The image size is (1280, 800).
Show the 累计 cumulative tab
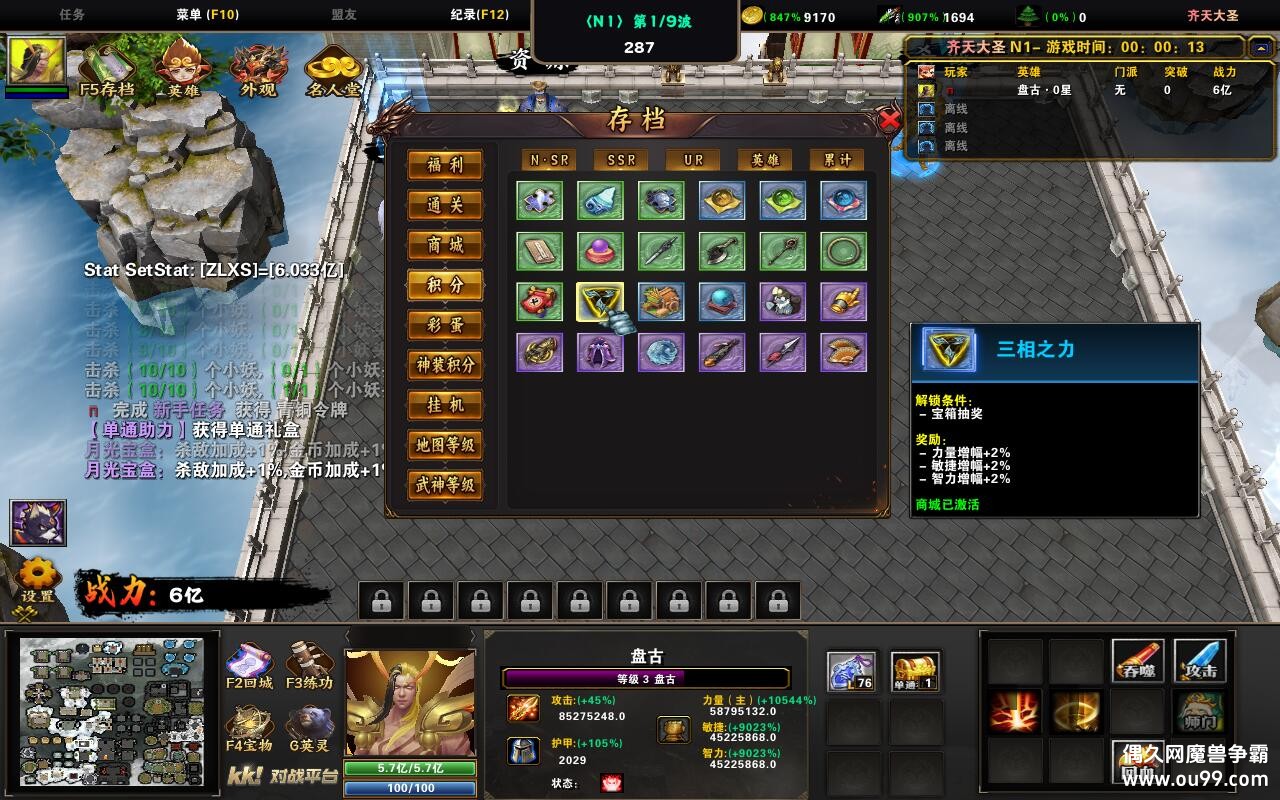[837, 160]
